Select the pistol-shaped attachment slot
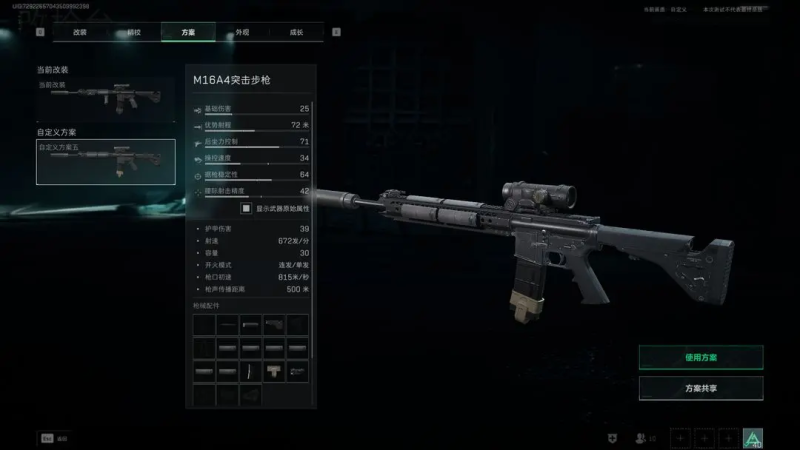The image size is (800, 450). [274, 324]
